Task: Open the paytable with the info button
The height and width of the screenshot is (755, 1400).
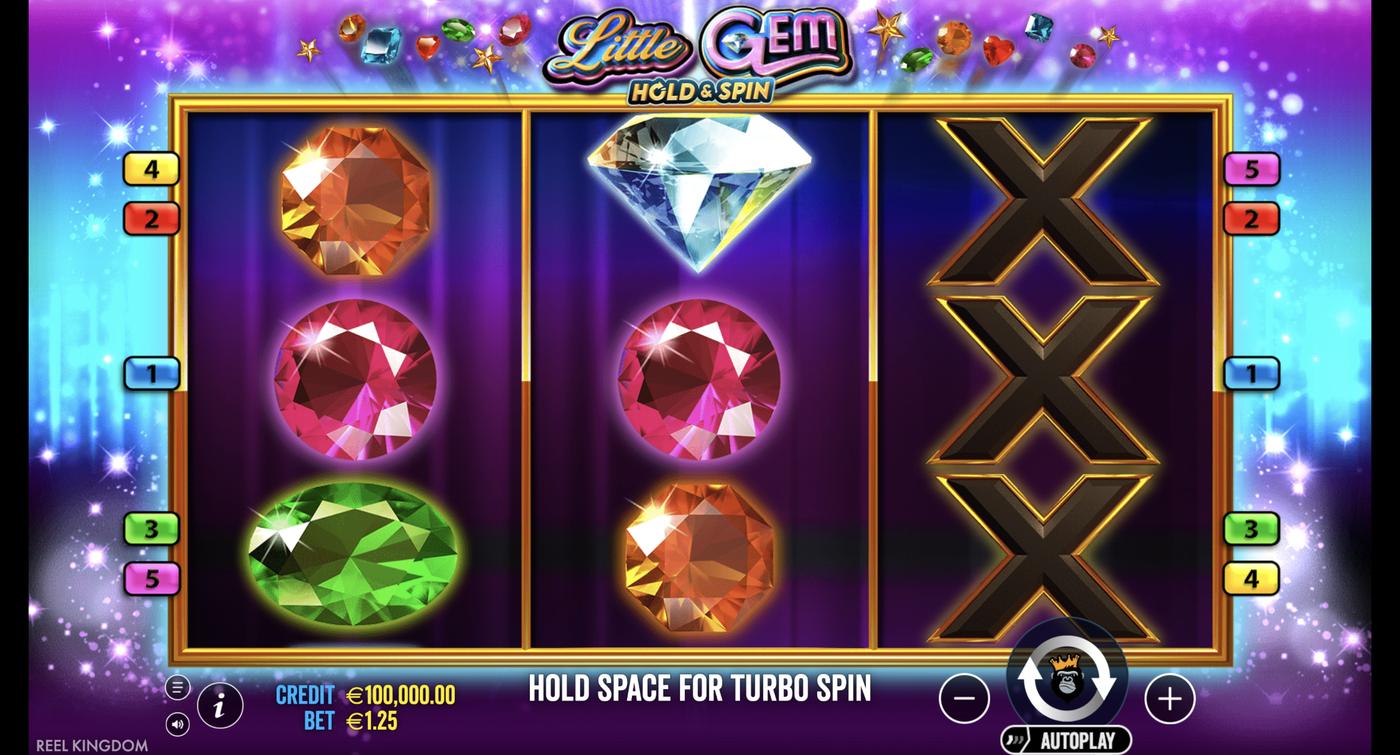Action: pyautogui.click(x=218, y=705)
